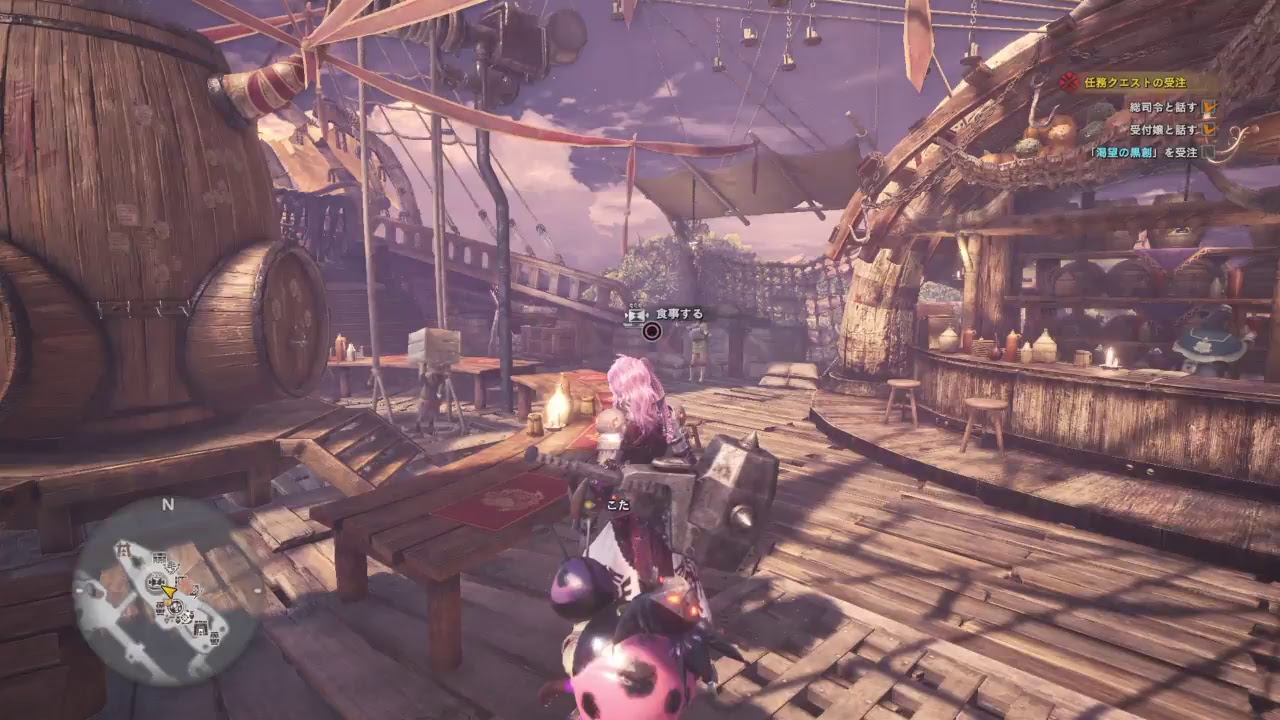
Task: Click the square button prompt icon
Action: [x=635, y=314]
